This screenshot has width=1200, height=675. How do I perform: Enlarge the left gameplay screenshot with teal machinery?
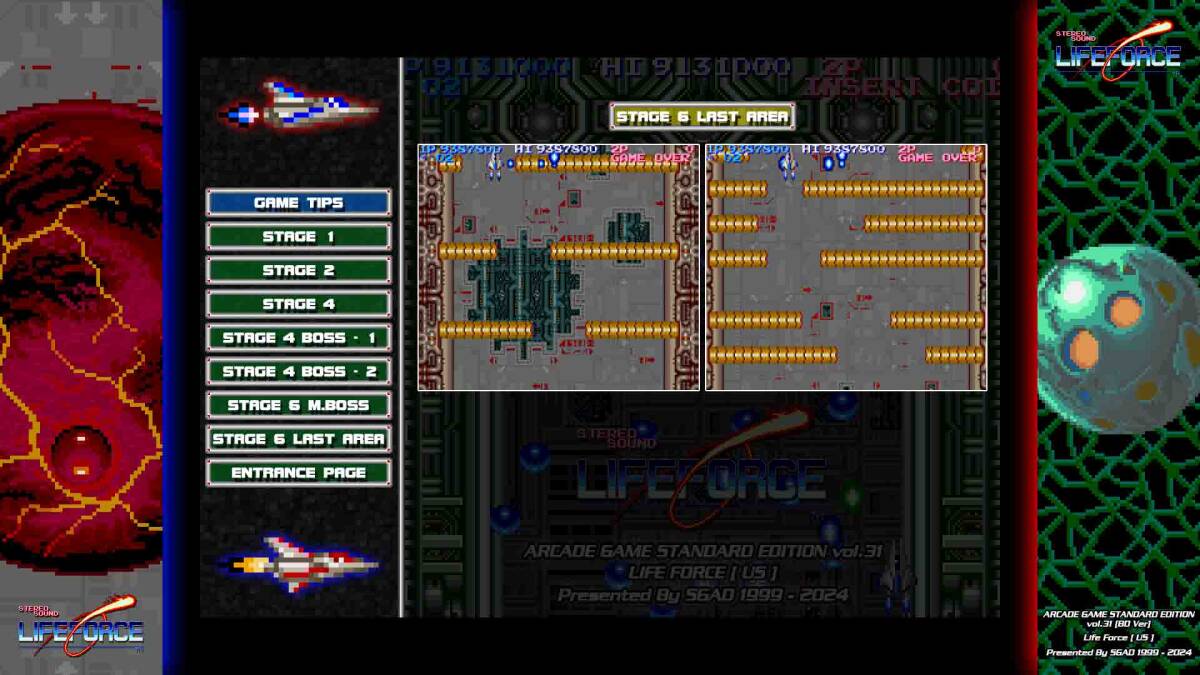pos(558,267)
